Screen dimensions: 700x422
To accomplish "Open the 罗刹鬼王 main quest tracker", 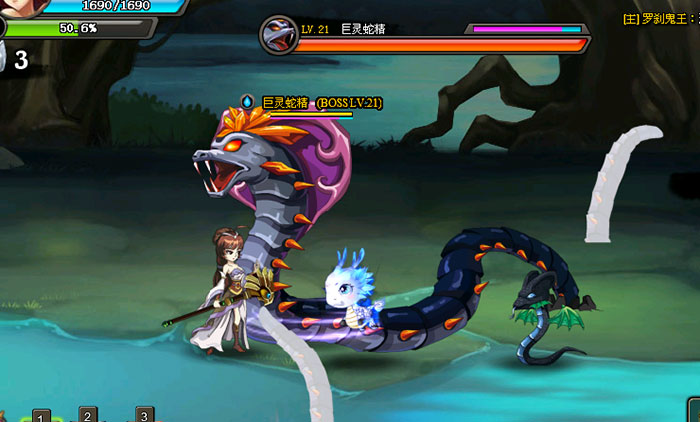I will click(x=660, y=19).
